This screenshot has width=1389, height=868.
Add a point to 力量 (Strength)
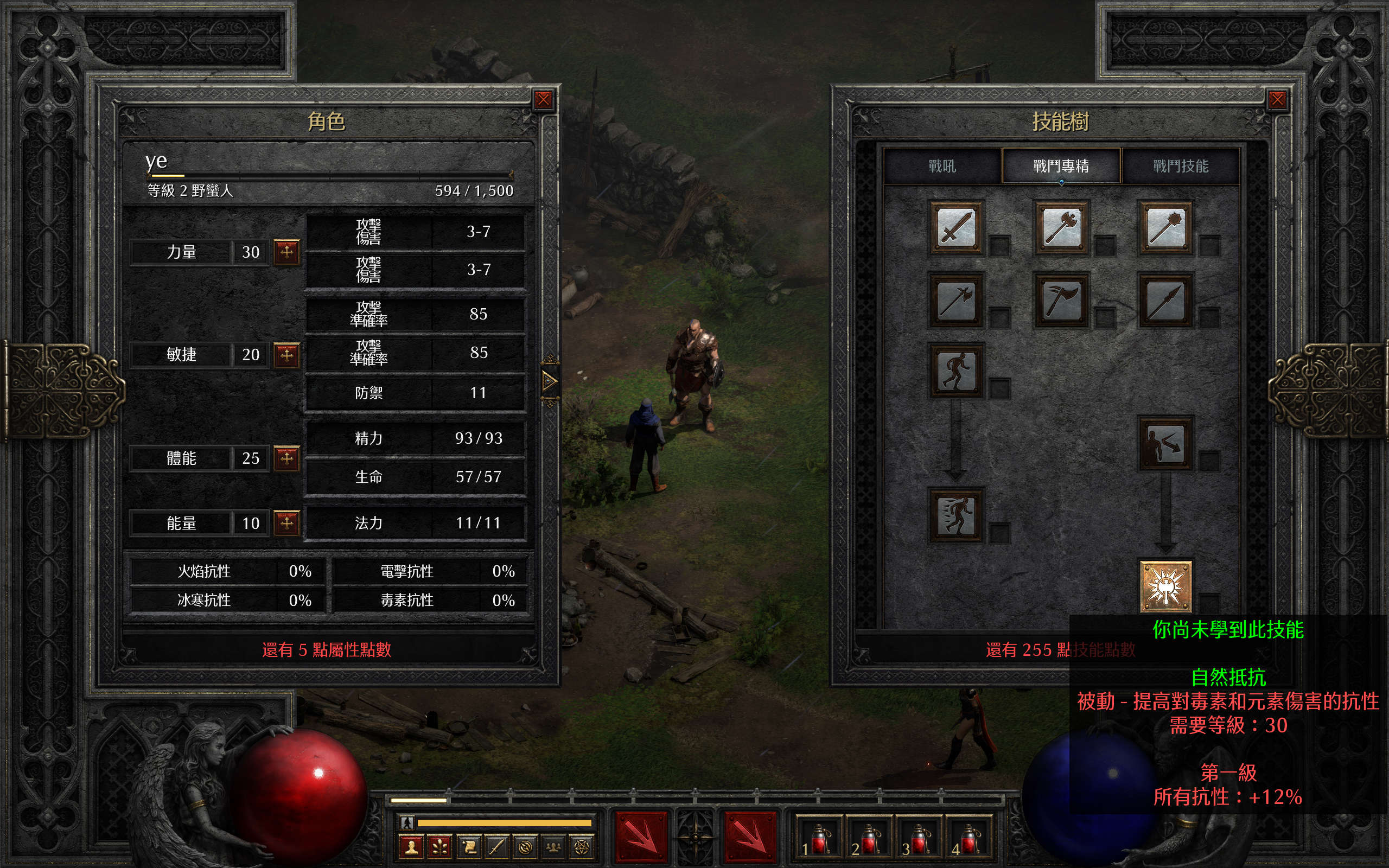point(286,251)
